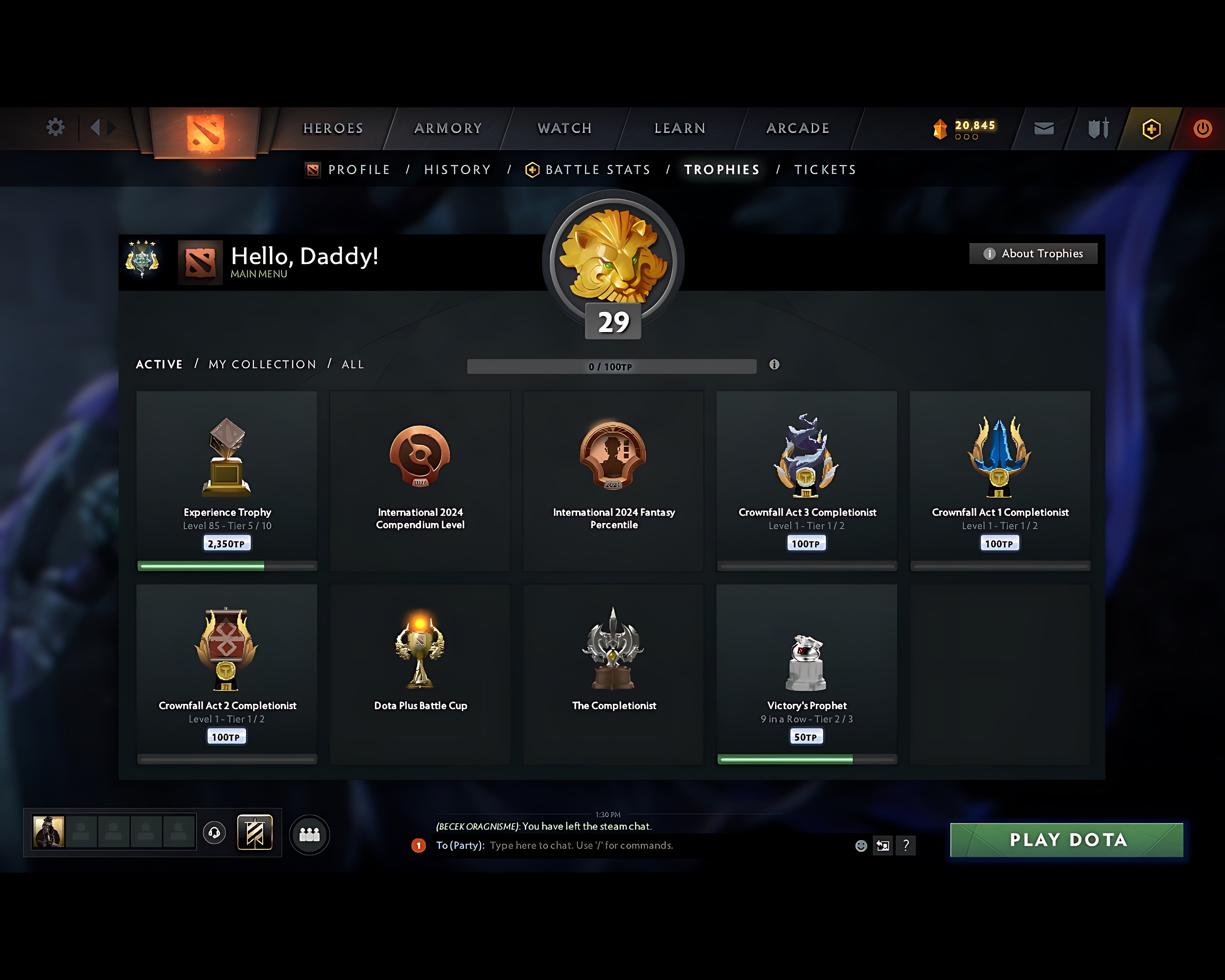Image resolution: width=1225 pixels, height=980 pixels.
Task: Switch to the My Collection tab
Action: (262, 364)
